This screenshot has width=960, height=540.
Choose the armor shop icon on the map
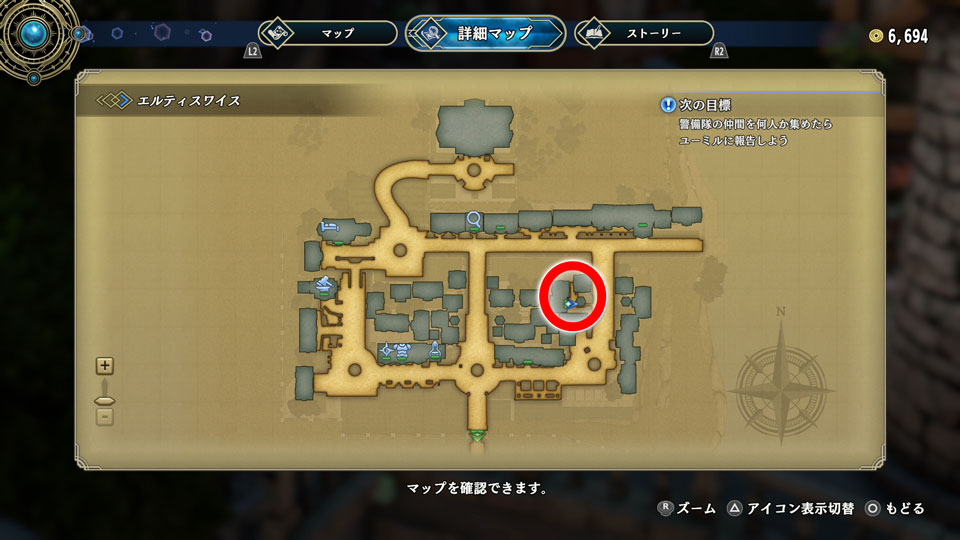click(x=402, y=350)
